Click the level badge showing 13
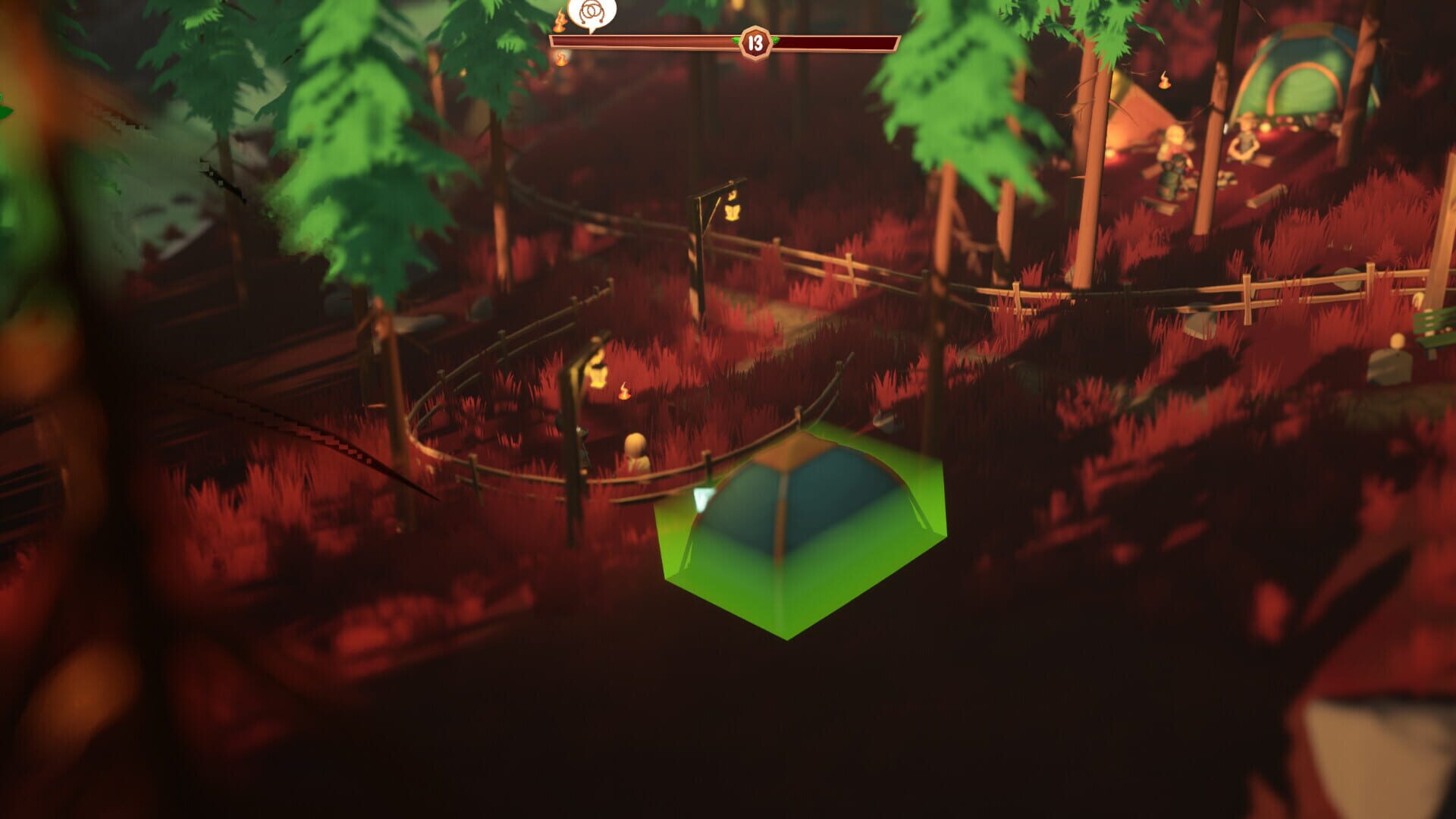 (x=755, y=43)
